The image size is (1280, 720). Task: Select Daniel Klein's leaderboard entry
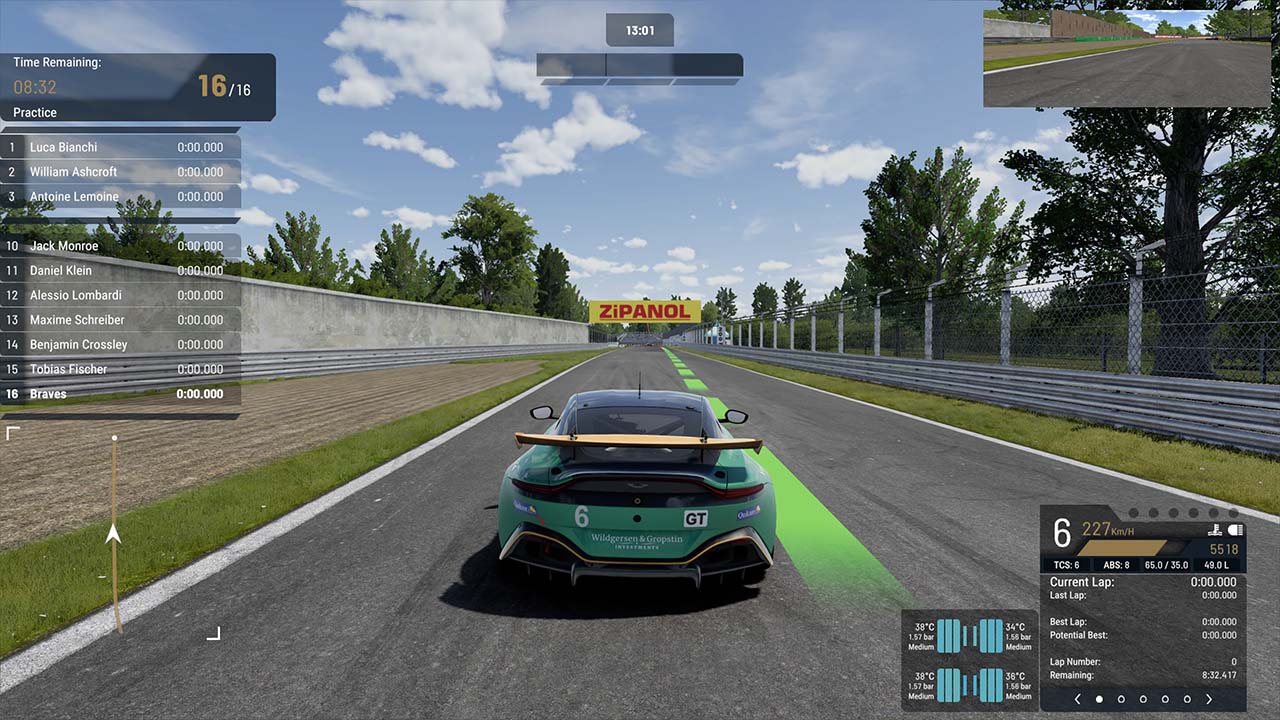[x=120, y=271]
